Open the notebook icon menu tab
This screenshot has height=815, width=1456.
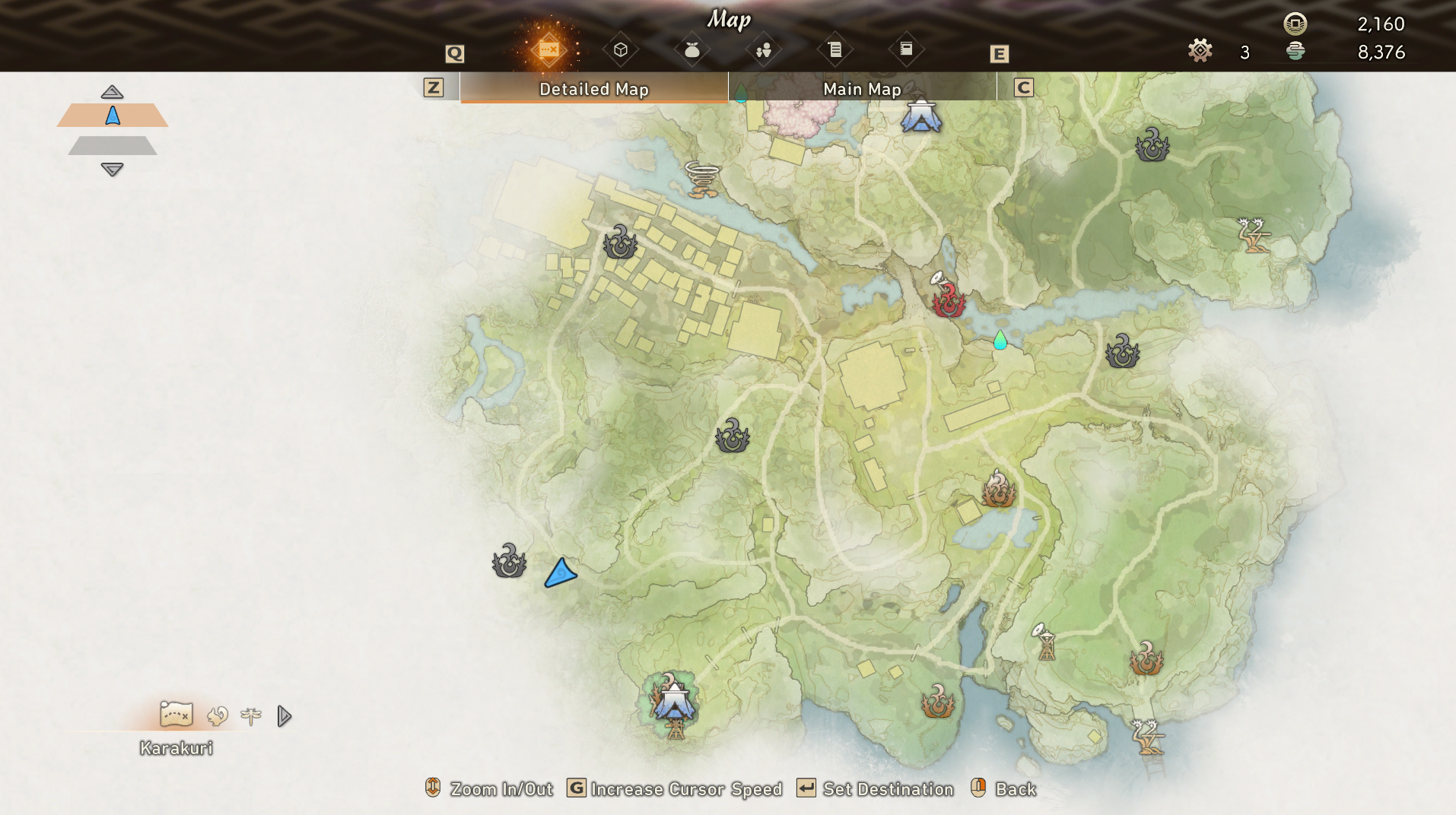[906, 49]
